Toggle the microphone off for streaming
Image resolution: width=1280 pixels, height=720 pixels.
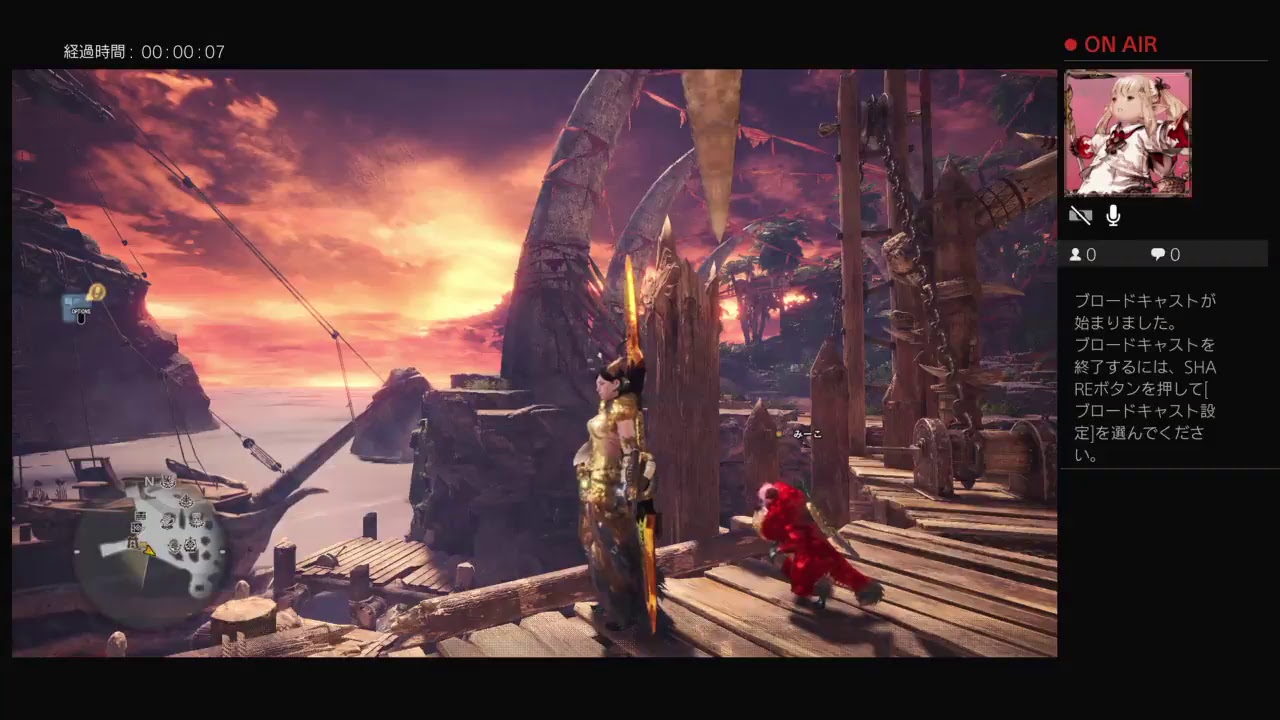tap(1113, 215)
